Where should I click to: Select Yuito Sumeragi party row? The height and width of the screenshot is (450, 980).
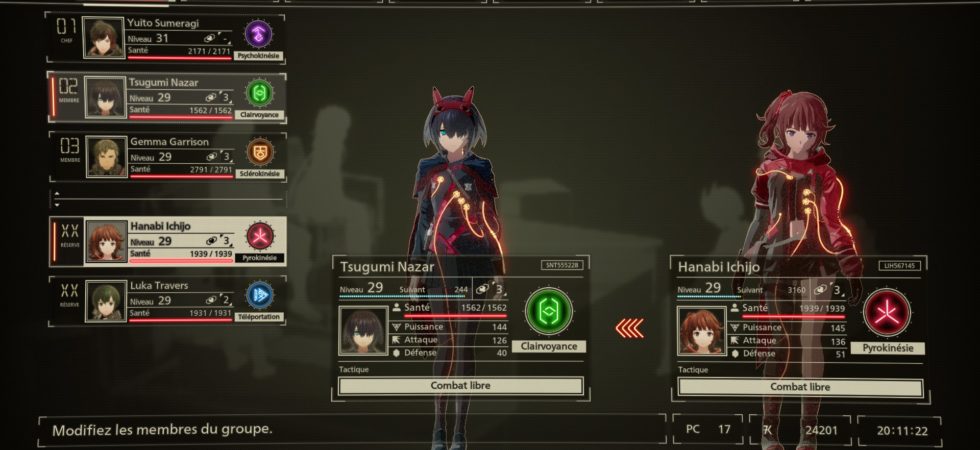tap(165, 39)
